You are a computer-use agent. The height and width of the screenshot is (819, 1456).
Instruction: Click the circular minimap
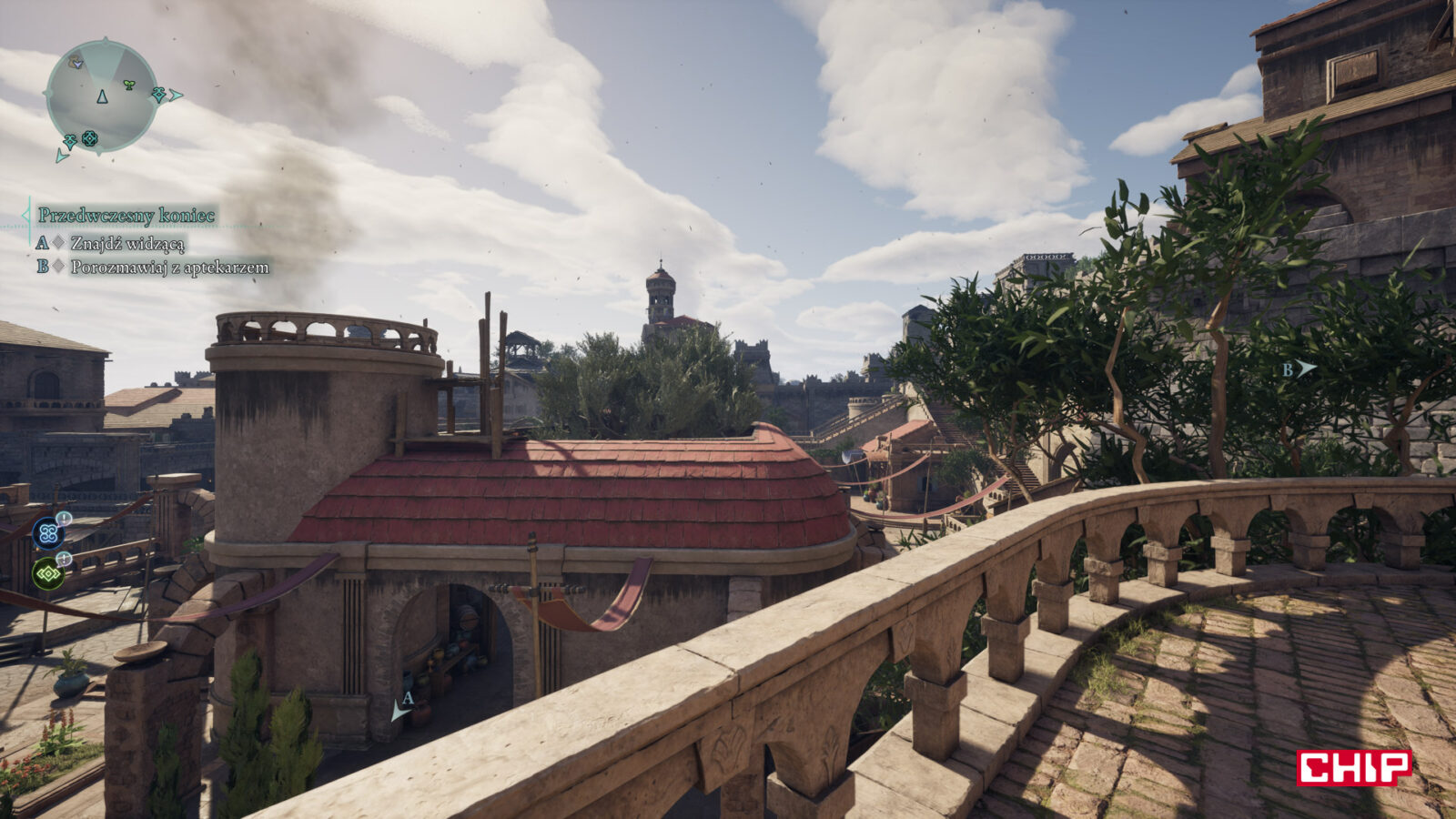click(101, 96)
